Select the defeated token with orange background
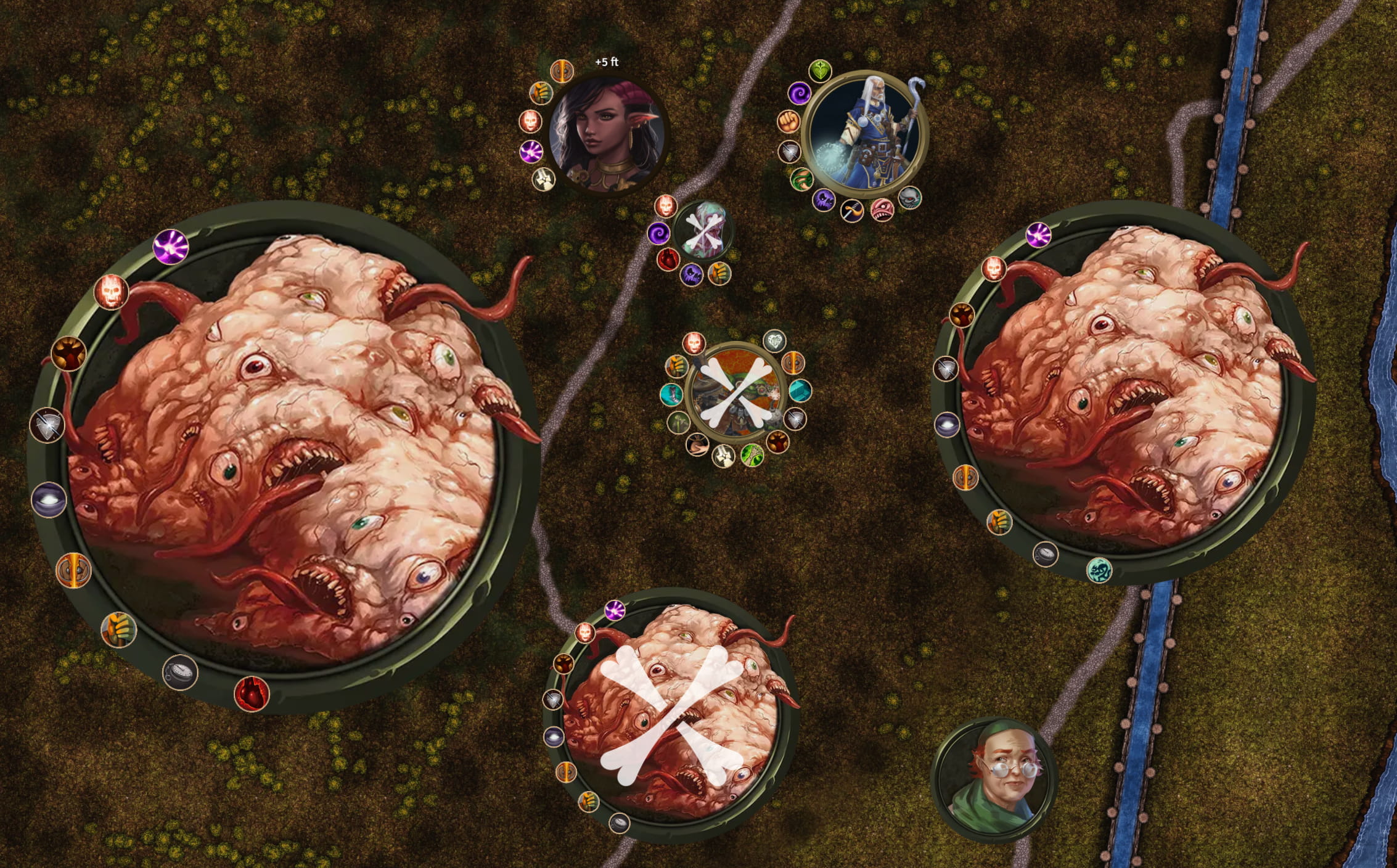Screen dimensions: 1397x868 [735, 393]
